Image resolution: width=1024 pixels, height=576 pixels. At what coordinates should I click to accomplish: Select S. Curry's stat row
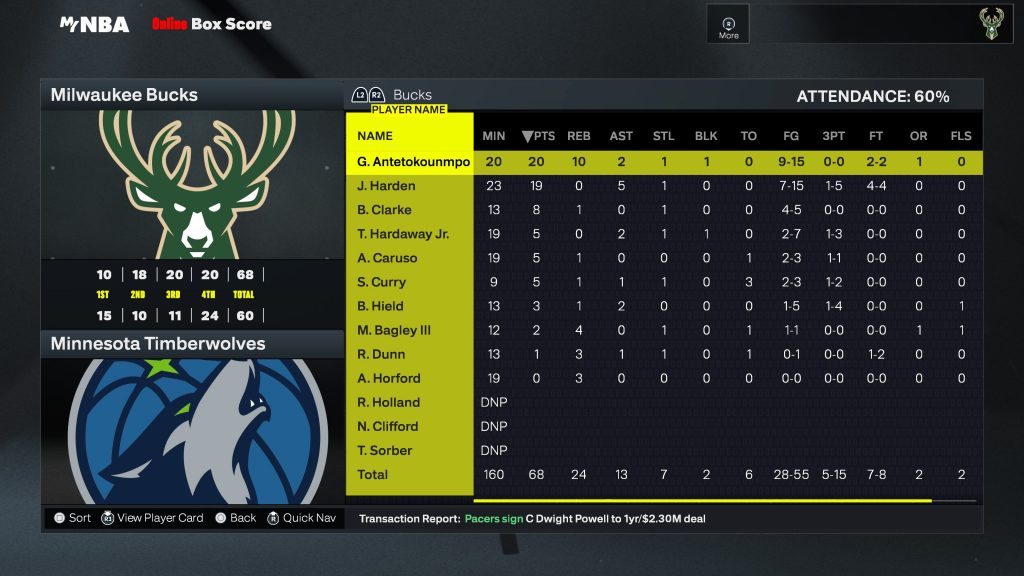click(383, 282)
